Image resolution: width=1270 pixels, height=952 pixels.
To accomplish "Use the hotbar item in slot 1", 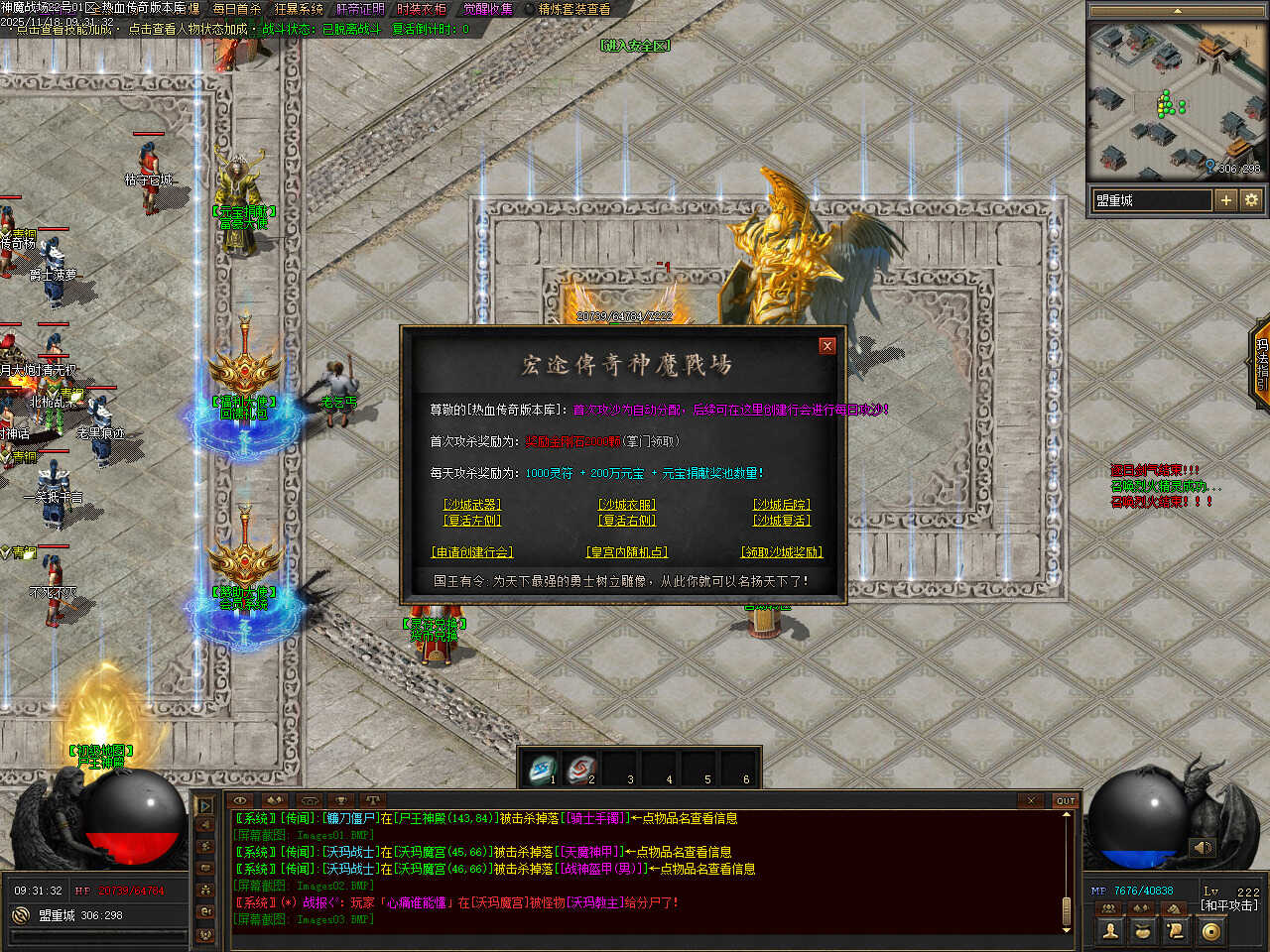I will [542, 769].
